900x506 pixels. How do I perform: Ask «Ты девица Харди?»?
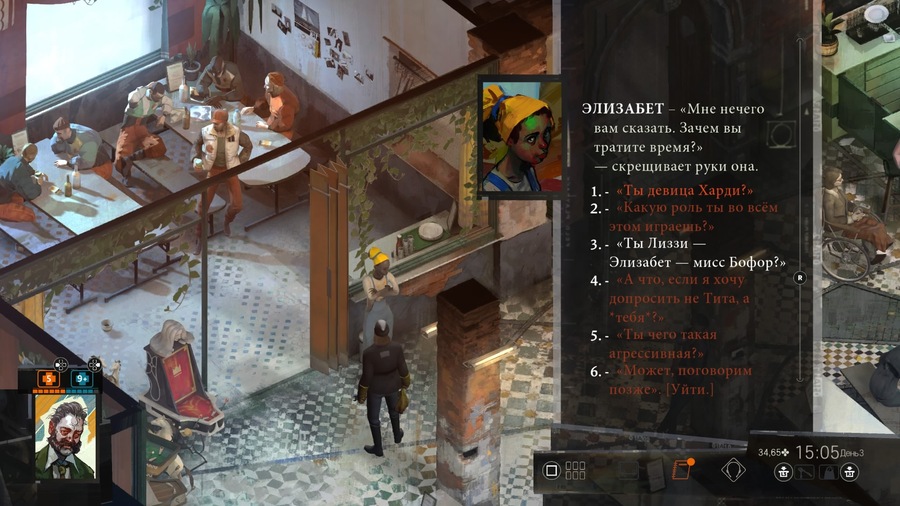[685, 190]
